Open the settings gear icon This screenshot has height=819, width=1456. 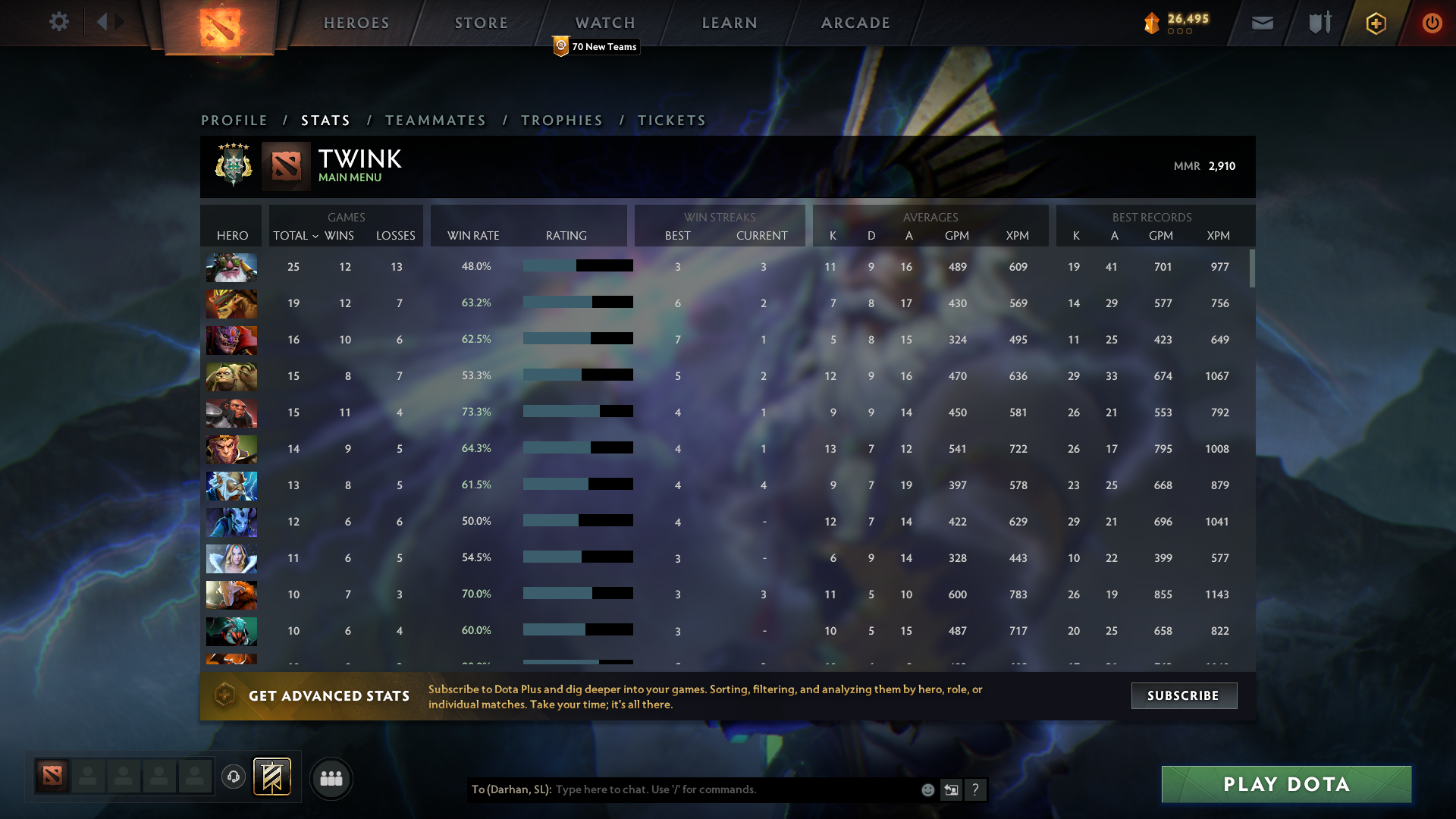tap(59, 22)
